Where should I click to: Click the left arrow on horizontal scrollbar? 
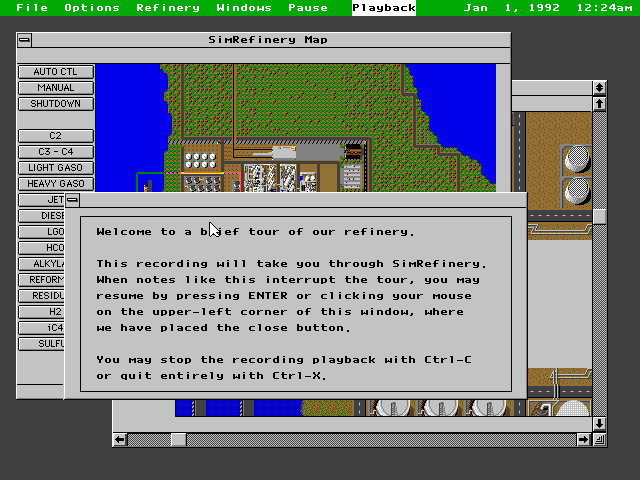120,439
